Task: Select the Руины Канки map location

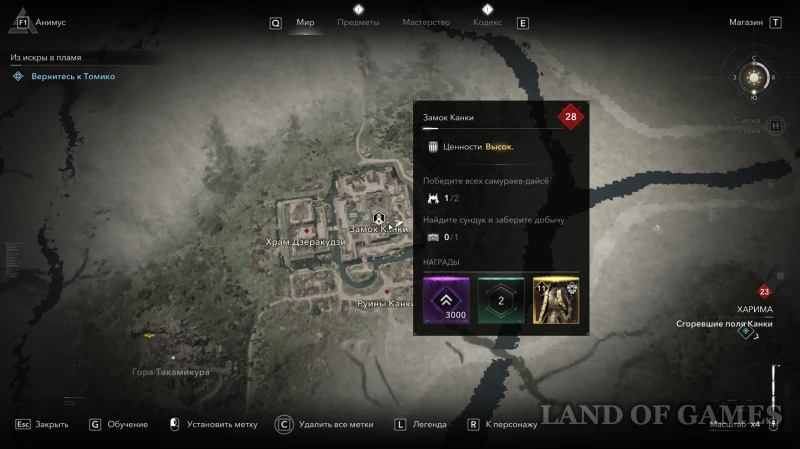Action: [385, 302]
